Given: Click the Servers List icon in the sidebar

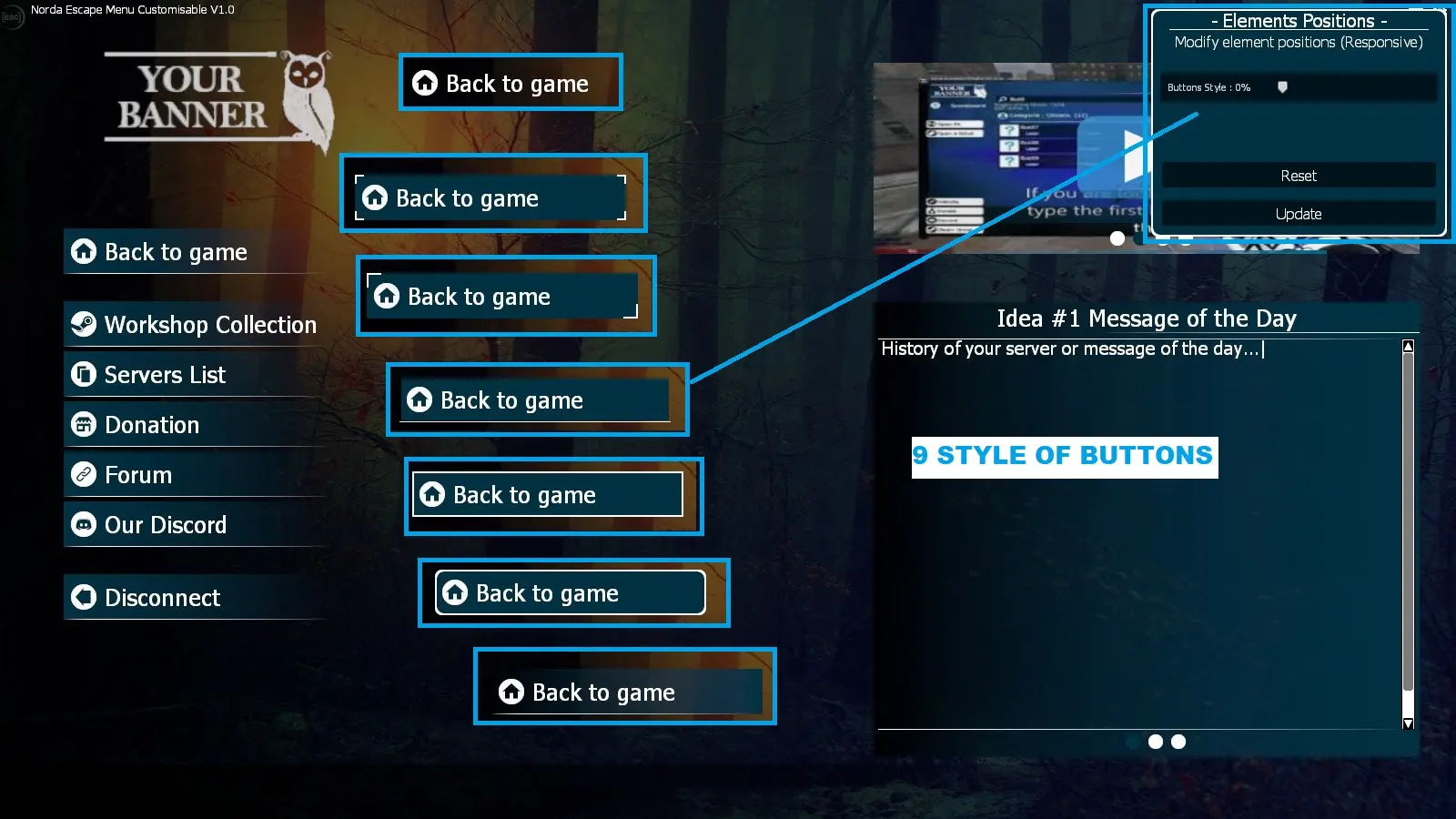Looking at the screenshot, I should point(82,375).
